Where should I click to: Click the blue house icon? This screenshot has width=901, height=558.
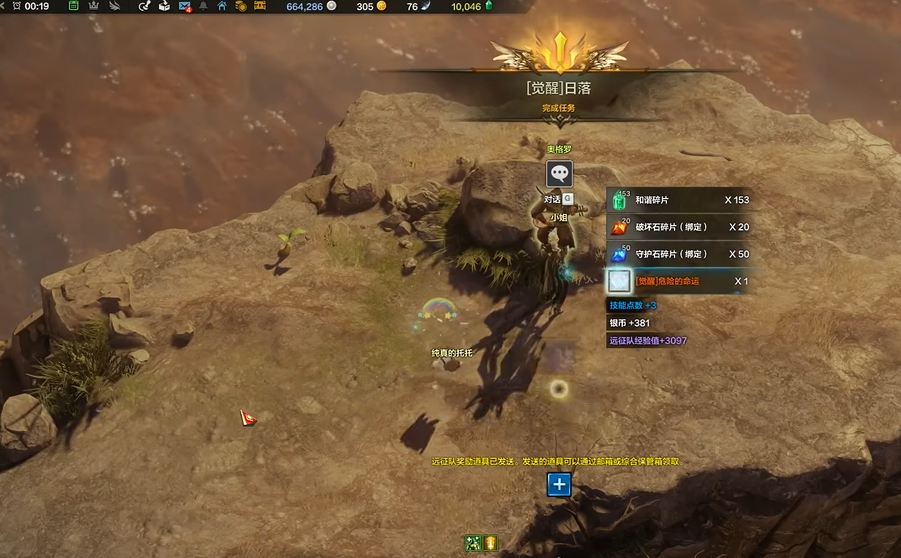pyautogui.click(x=221, y=6)
